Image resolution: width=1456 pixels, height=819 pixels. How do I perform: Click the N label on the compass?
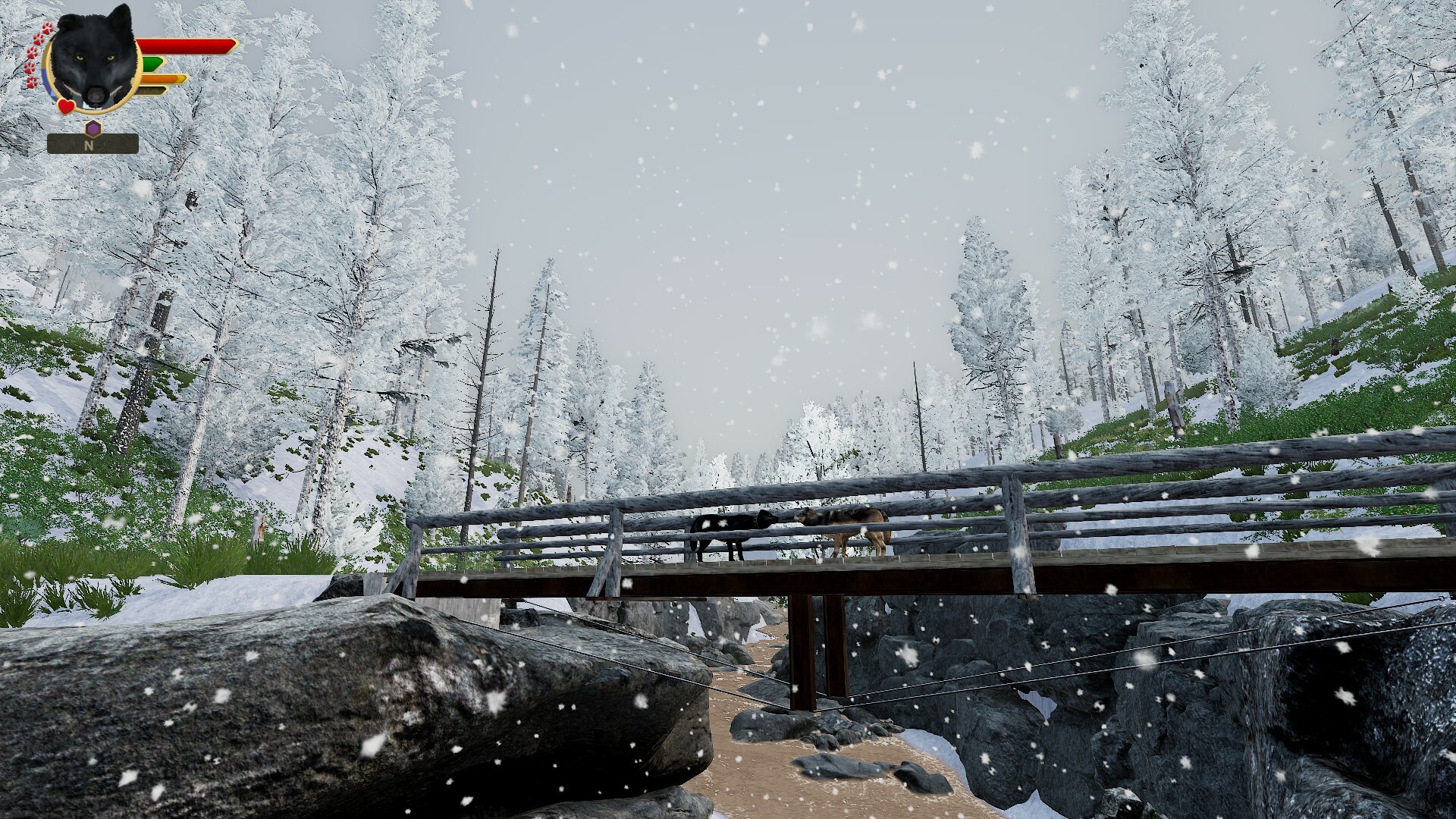coord(89,145)
